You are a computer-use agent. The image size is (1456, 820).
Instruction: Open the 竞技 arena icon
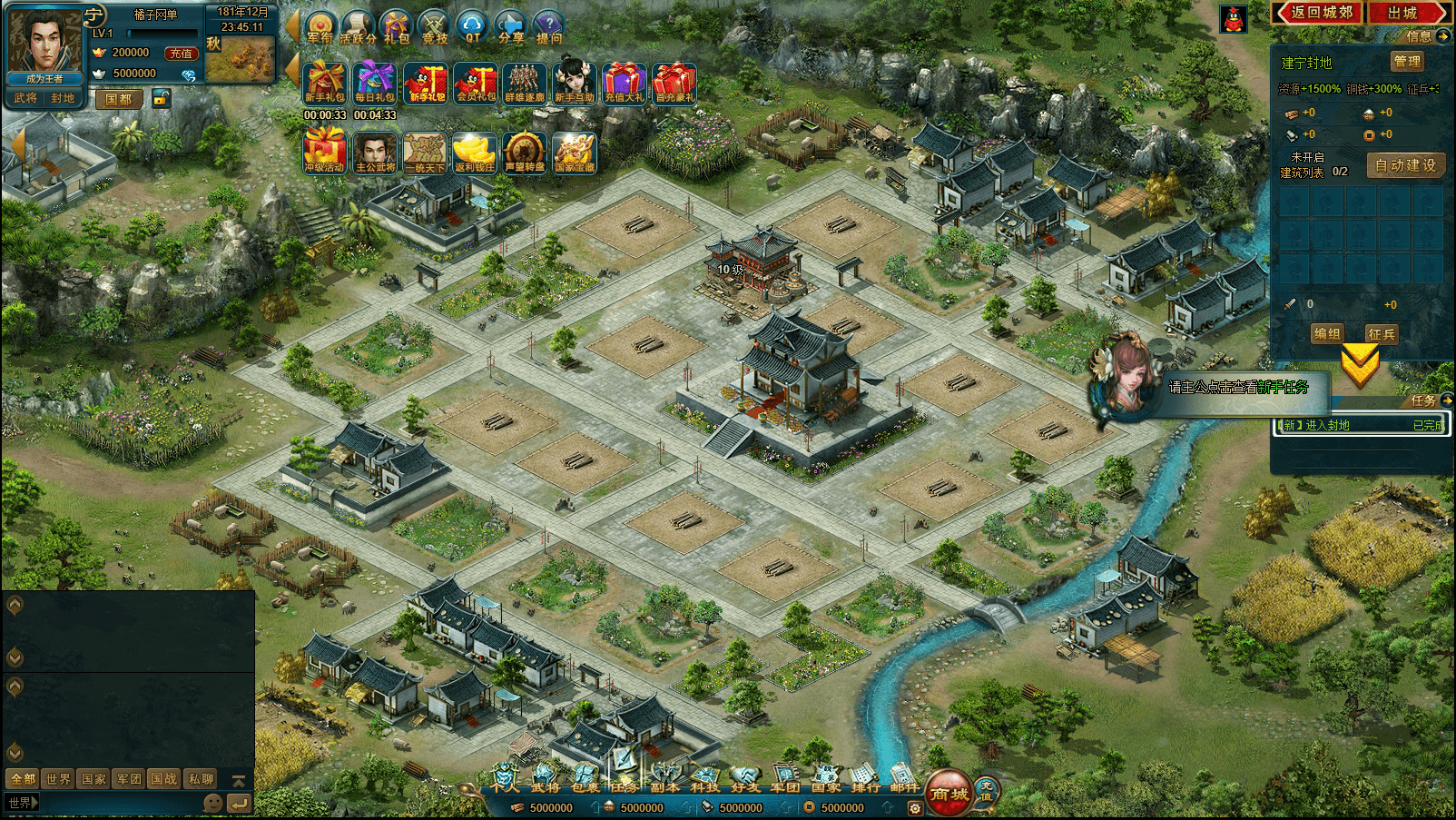pyautogui.click(x=435, y=27)
